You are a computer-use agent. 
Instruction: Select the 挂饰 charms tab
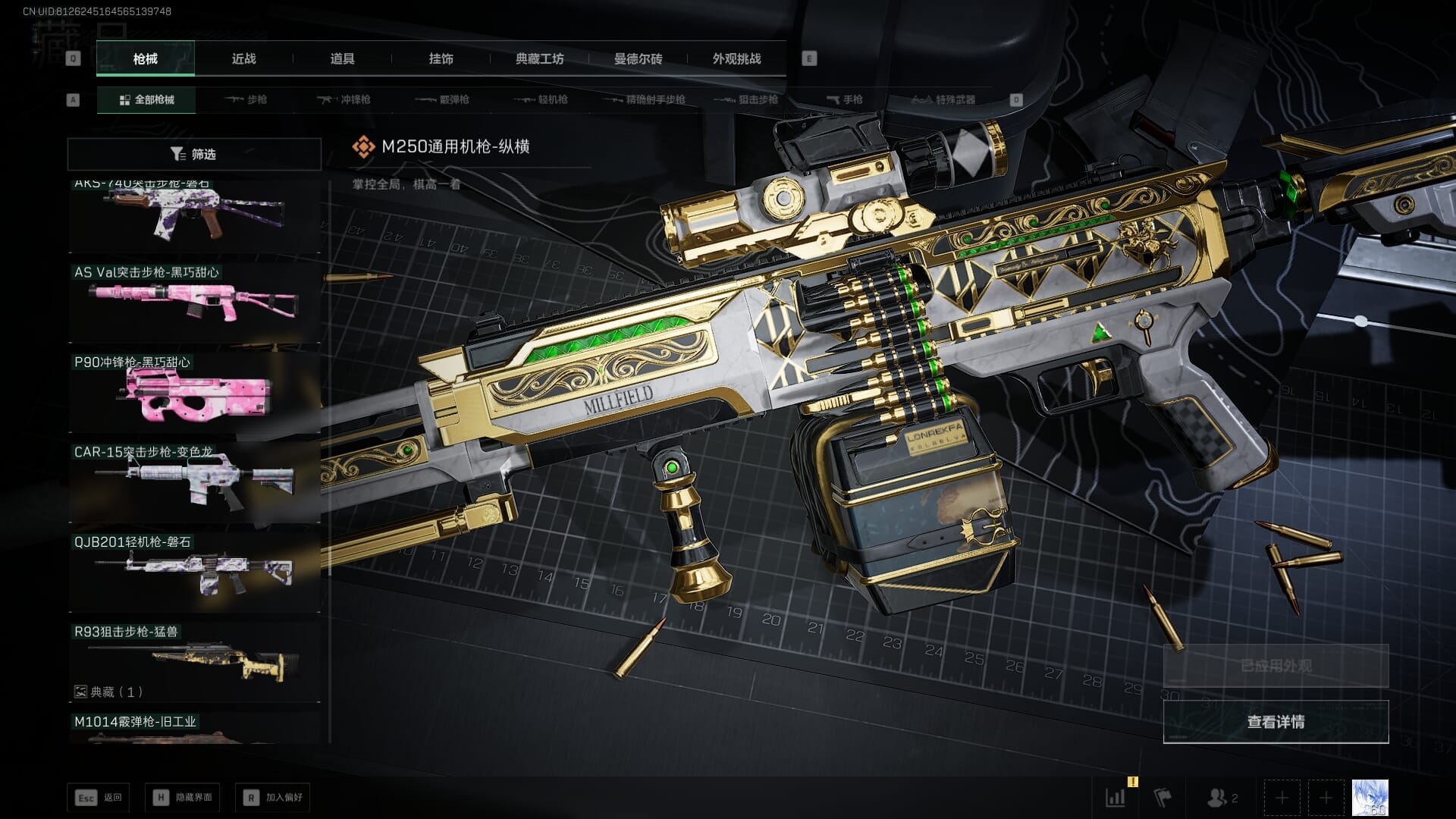click(441, 58)
